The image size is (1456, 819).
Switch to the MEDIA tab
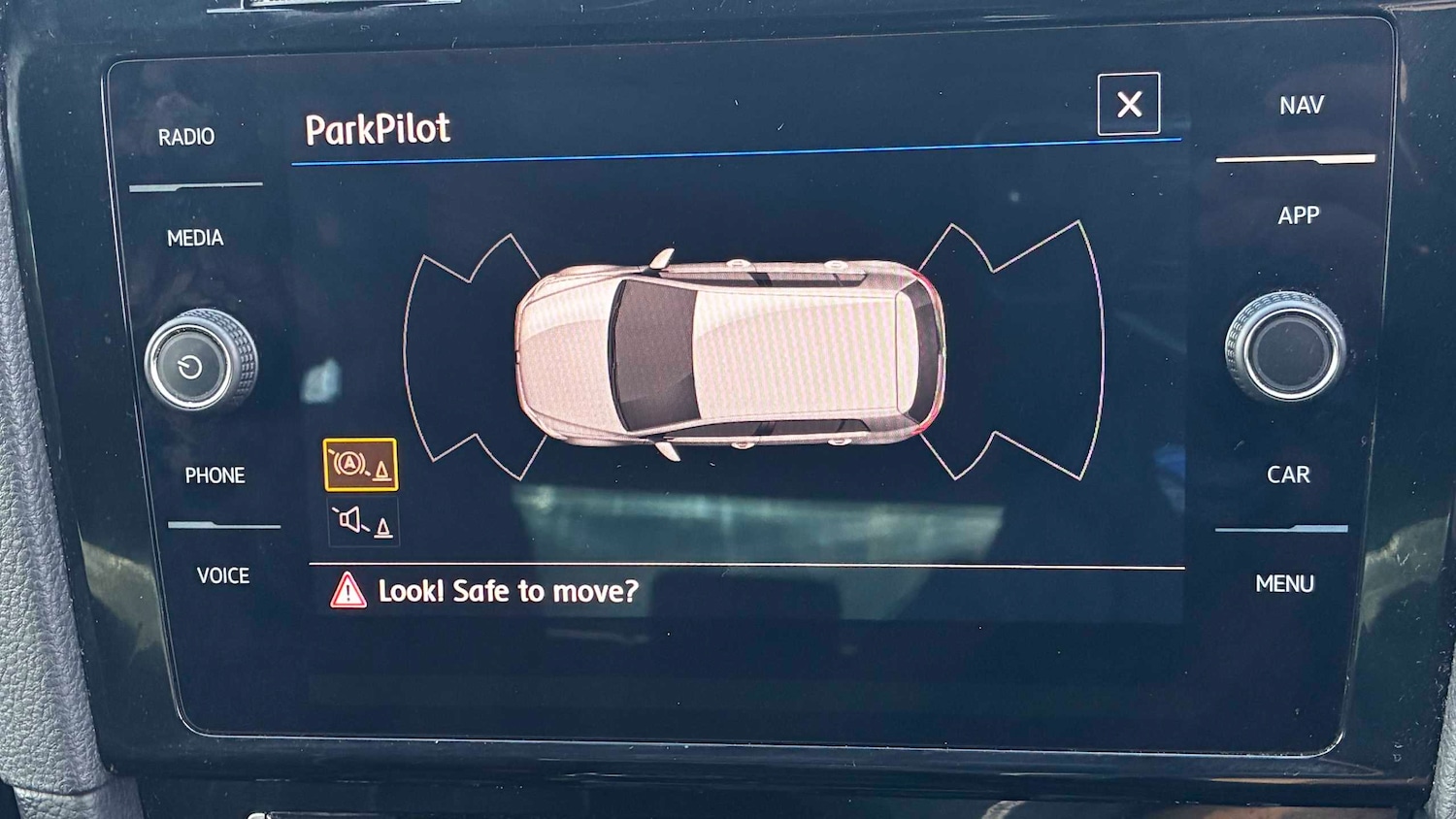click(x=195, y=237)
